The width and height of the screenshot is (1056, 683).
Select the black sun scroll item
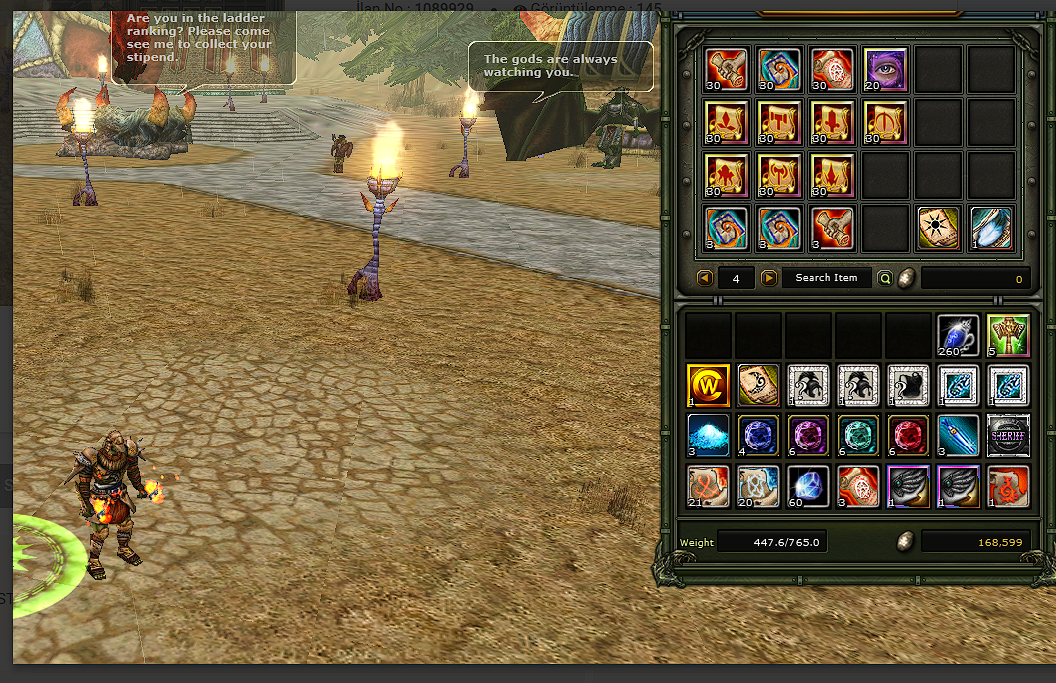click(939, 228)
